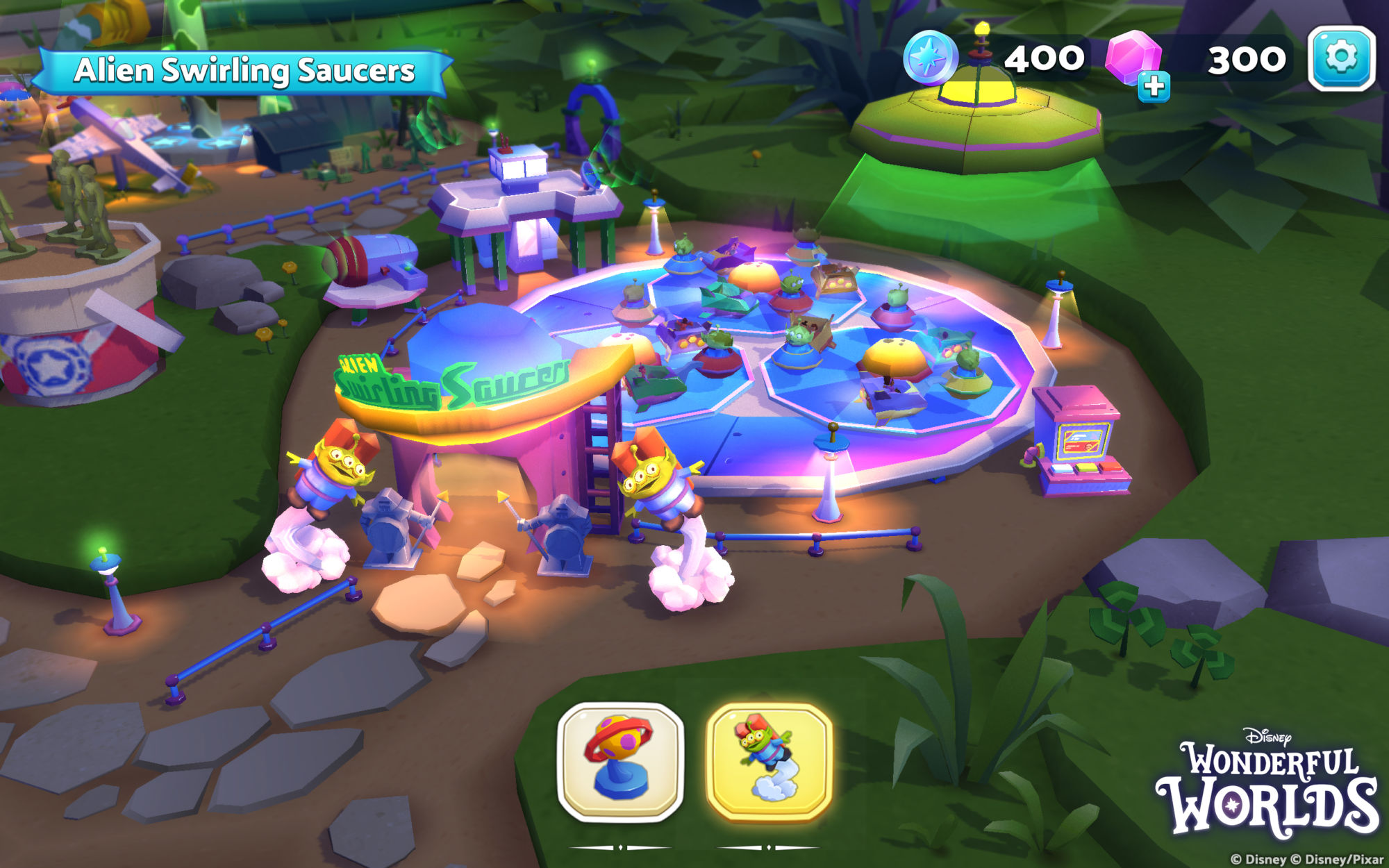Viewport: 1389px width, 868px height.
Task: Tap the blue star coin currency icon
Action: 929,58
